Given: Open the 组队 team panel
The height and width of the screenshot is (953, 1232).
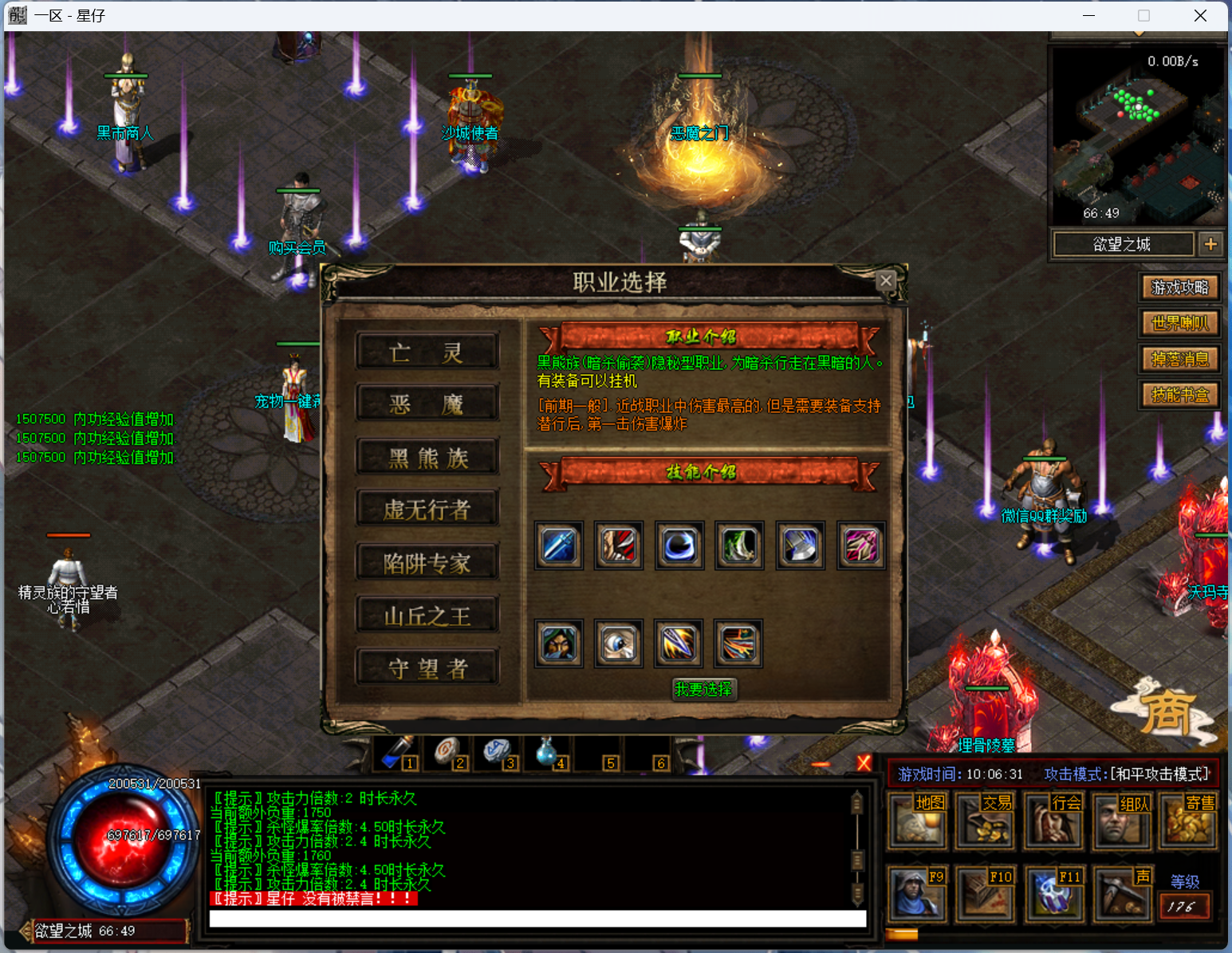Looking at the screenshot, I should [x=1122, y=821].
